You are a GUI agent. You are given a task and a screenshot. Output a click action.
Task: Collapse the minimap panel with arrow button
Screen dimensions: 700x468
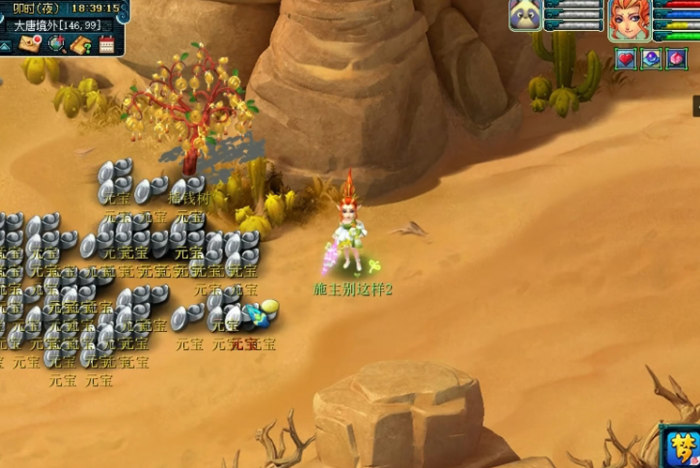click(x=6, y=46)
